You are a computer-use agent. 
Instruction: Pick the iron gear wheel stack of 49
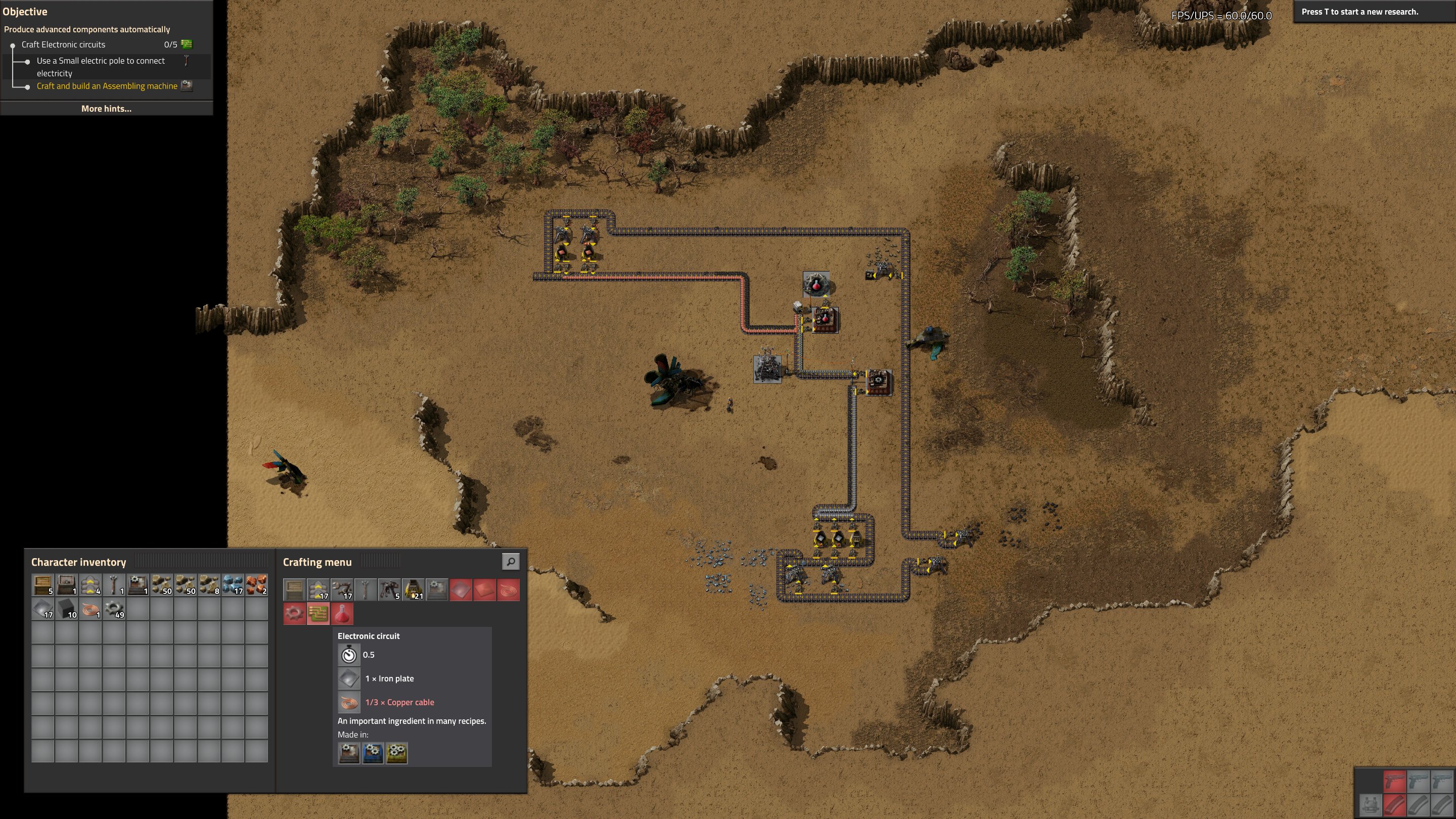[x=114, y=609]
